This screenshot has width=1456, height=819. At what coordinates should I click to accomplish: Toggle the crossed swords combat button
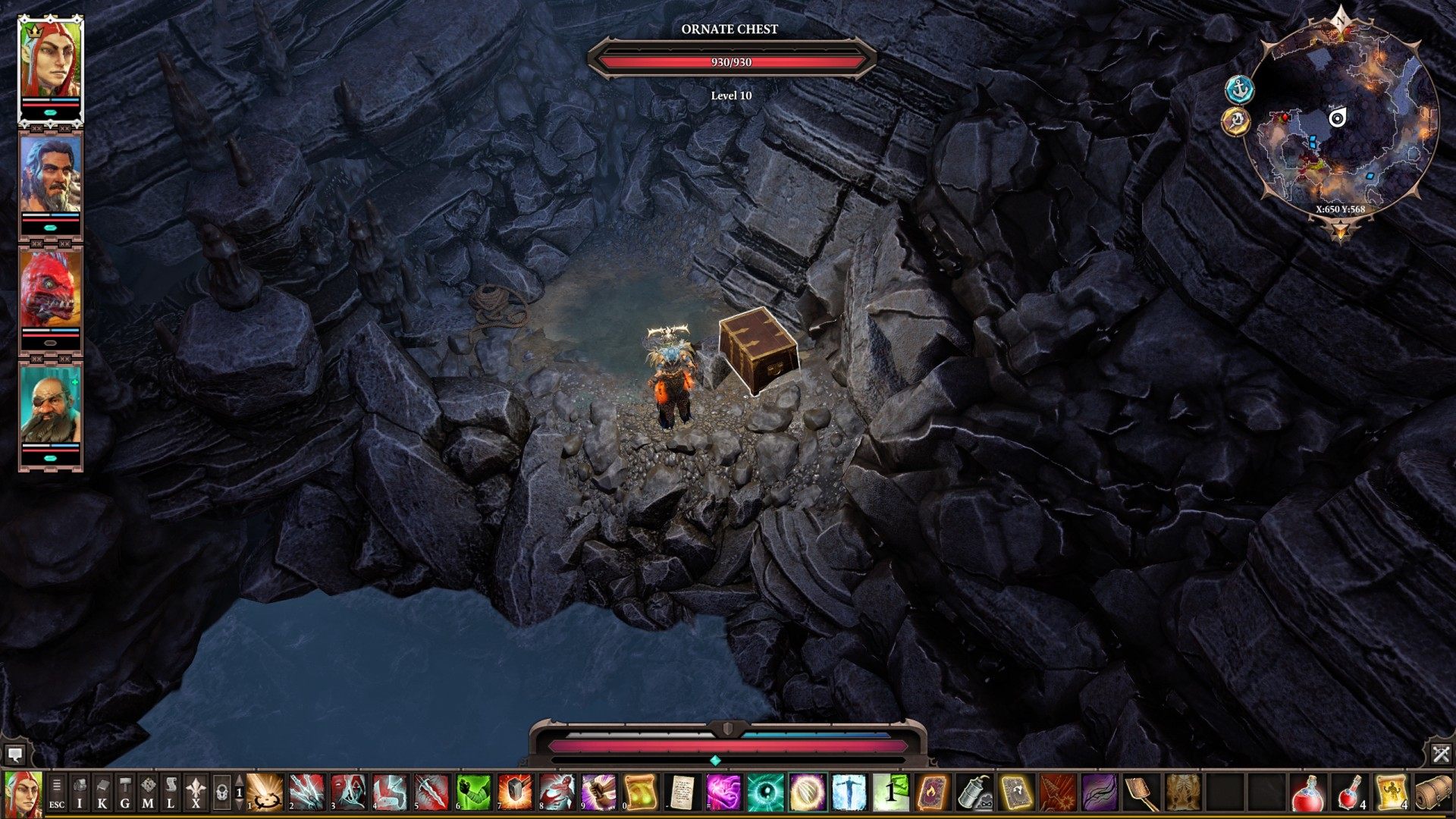pos(1441,754)
